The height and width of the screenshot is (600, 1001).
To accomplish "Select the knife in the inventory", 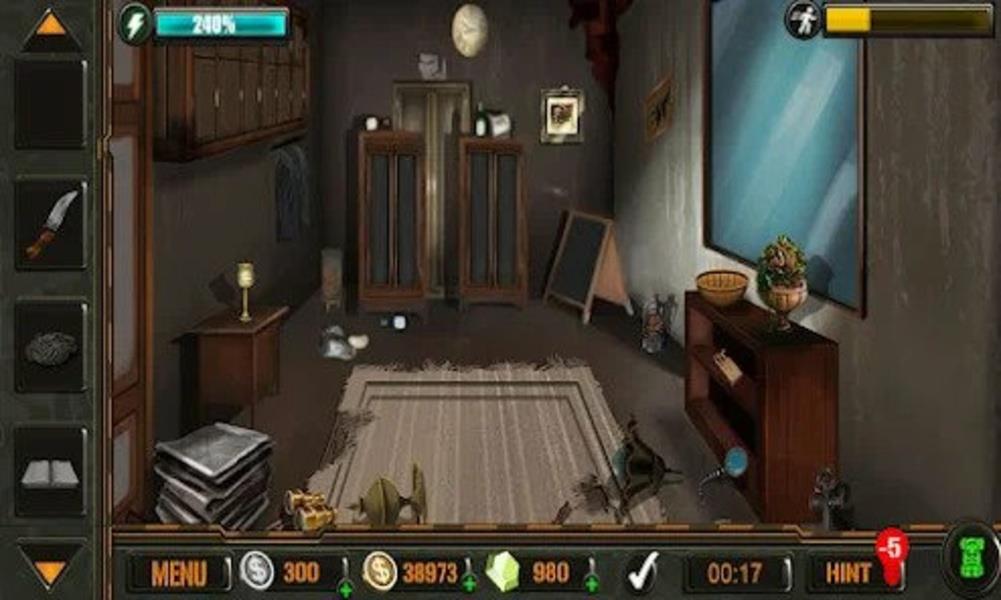I will [x=51, y=223].
